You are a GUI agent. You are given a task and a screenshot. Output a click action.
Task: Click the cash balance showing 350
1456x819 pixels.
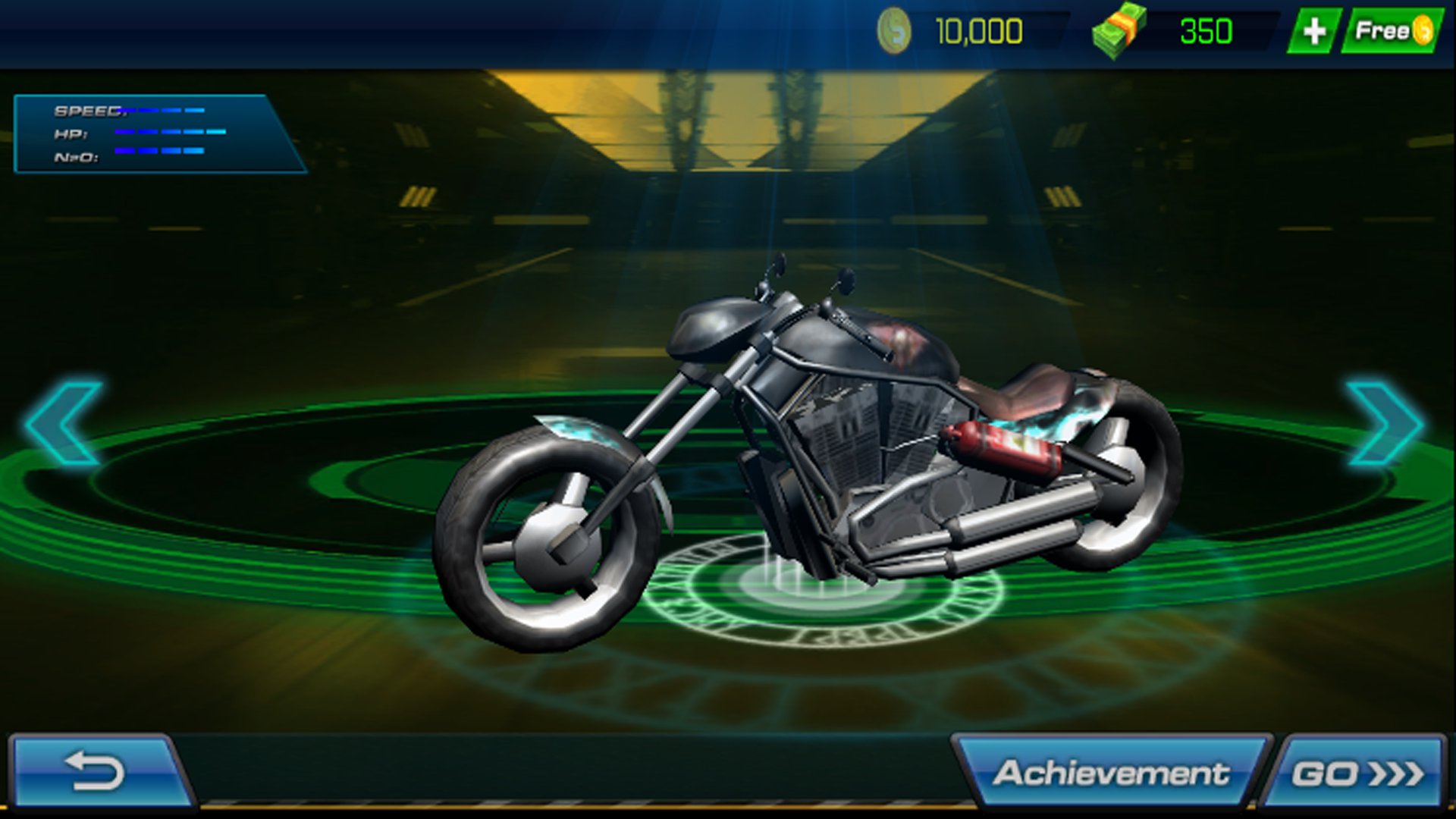click(1205, 30)
